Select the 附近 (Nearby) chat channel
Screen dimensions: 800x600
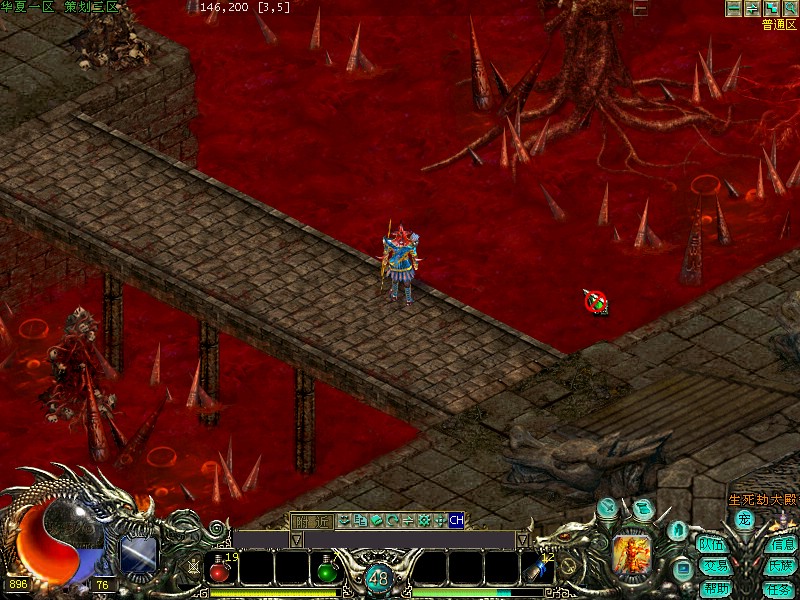point(311,520)
